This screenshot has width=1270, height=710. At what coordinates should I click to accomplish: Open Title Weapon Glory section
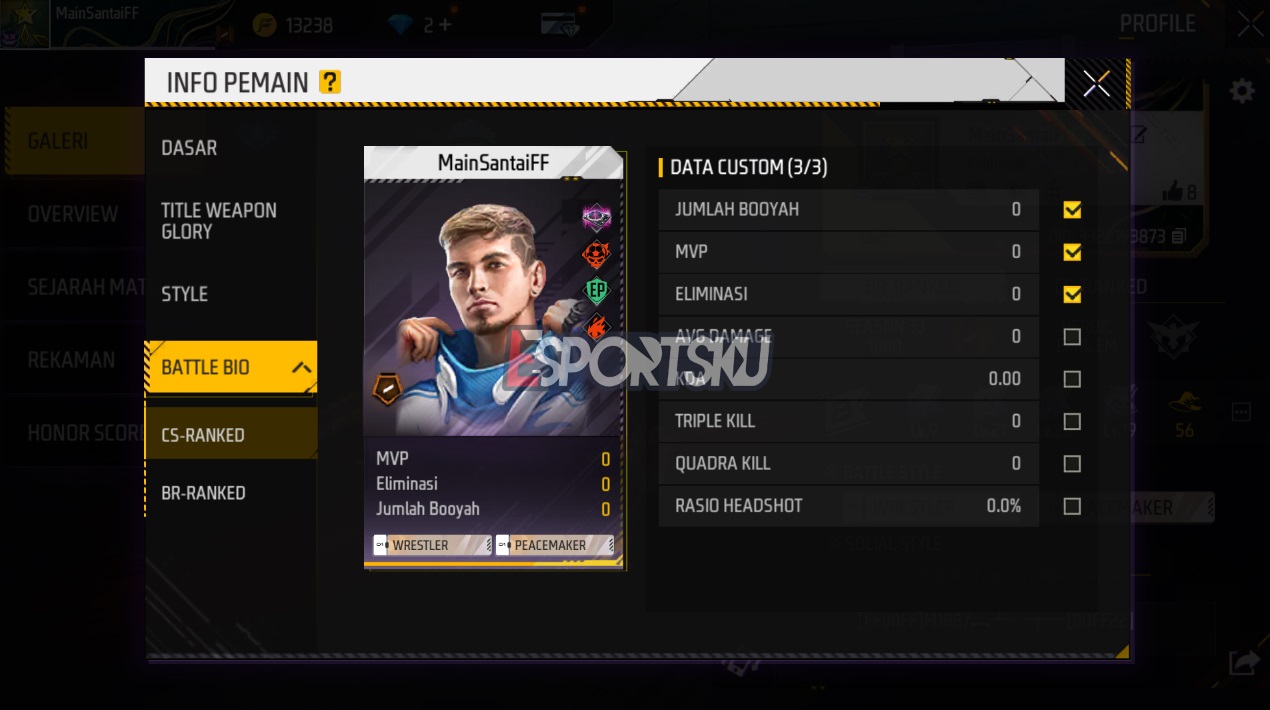219,221
